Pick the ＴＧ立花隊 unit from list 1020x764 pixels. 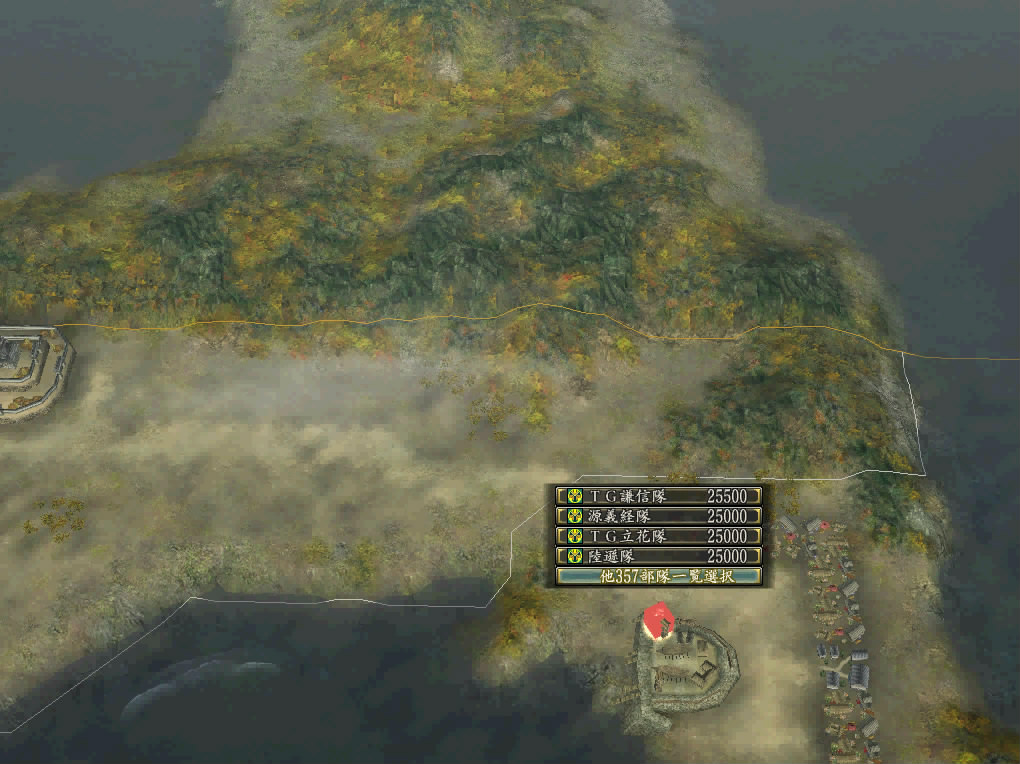(x=659, y=536)
